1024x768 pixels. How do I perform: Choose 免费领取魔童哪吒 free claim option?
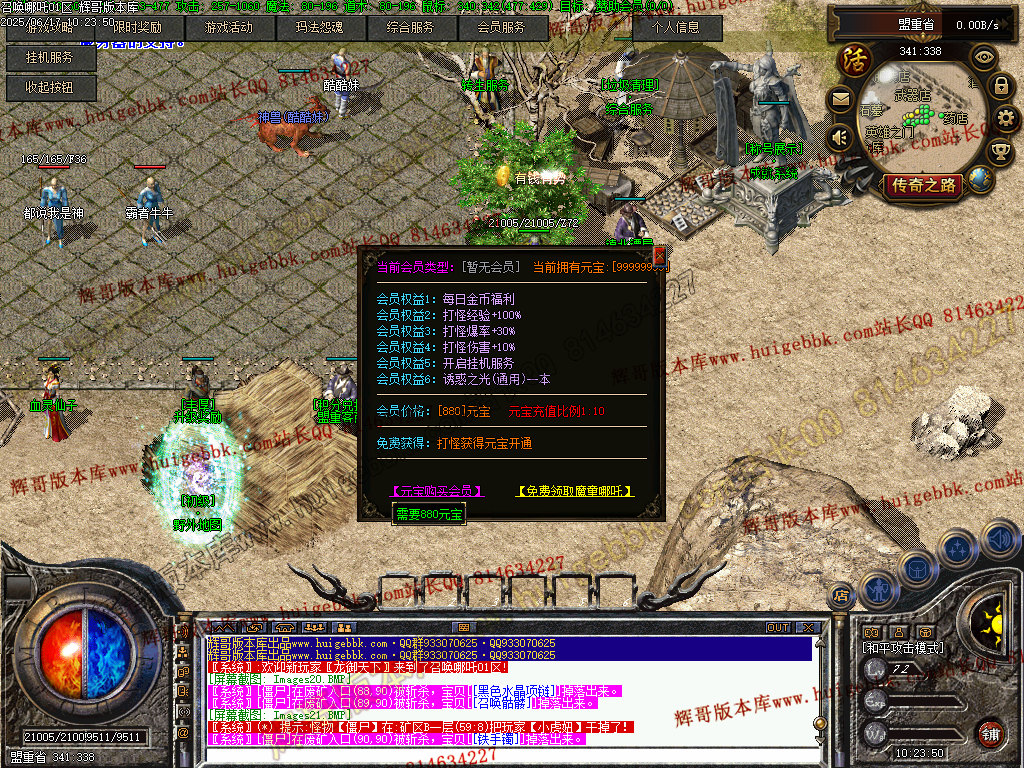574,491
